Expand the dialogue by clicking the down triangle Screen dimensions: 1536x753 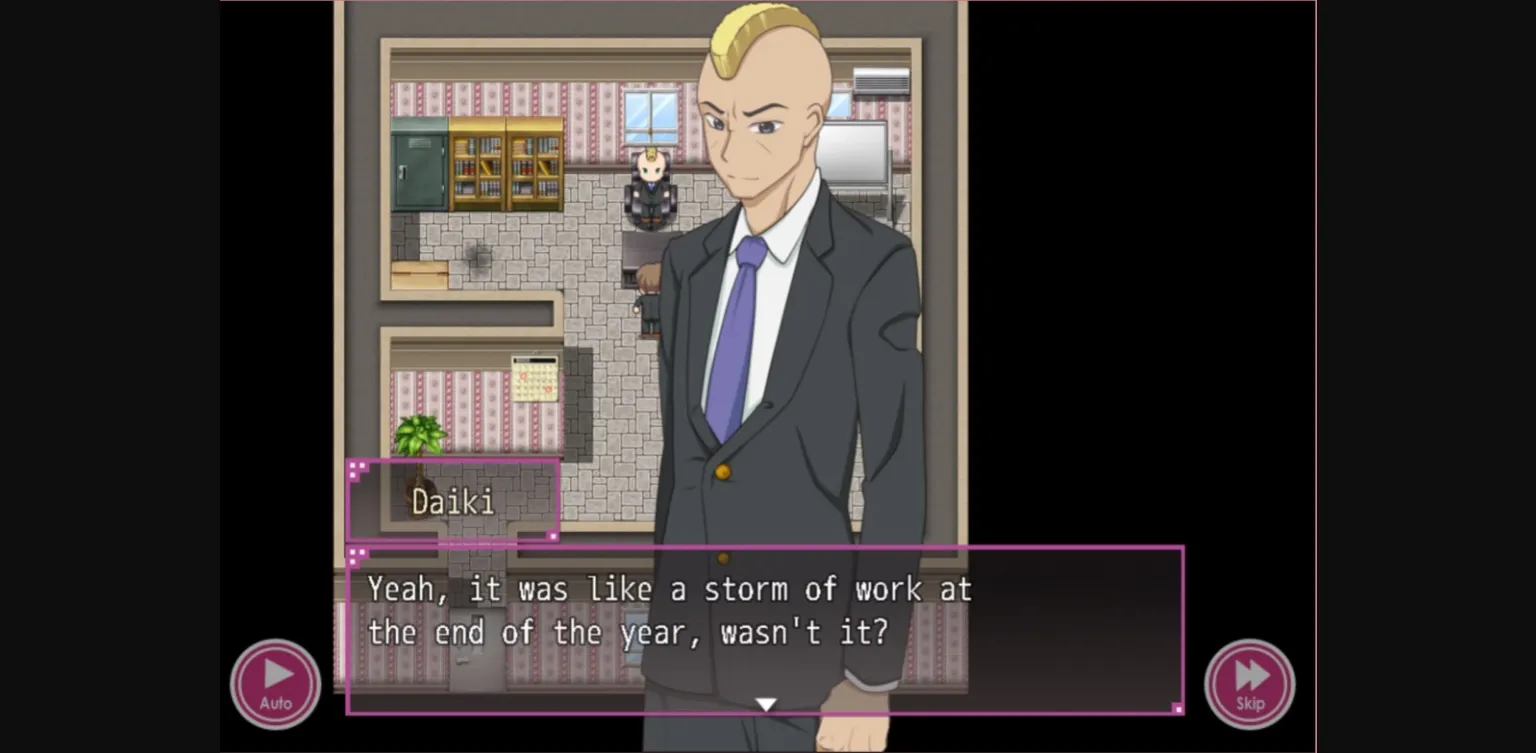tap(767, 702)
